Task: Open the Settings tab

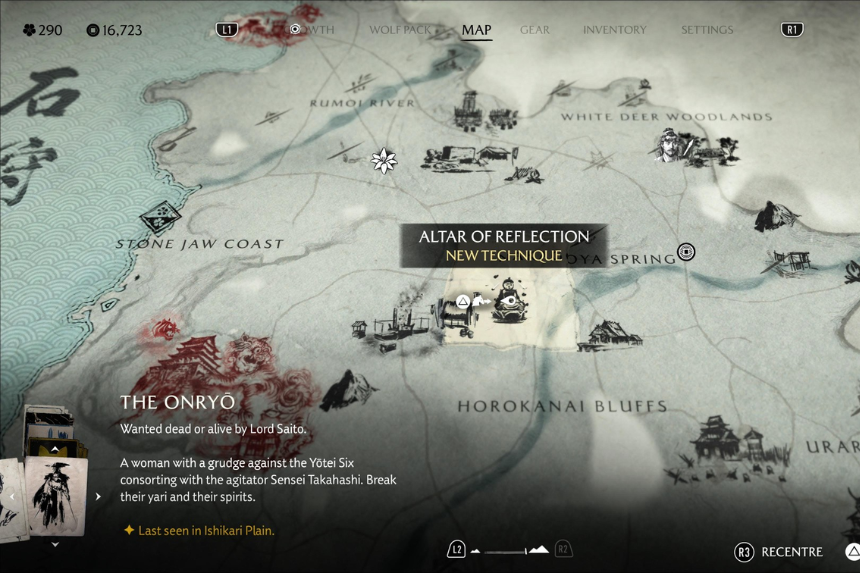Action: [x=707, y=30]
